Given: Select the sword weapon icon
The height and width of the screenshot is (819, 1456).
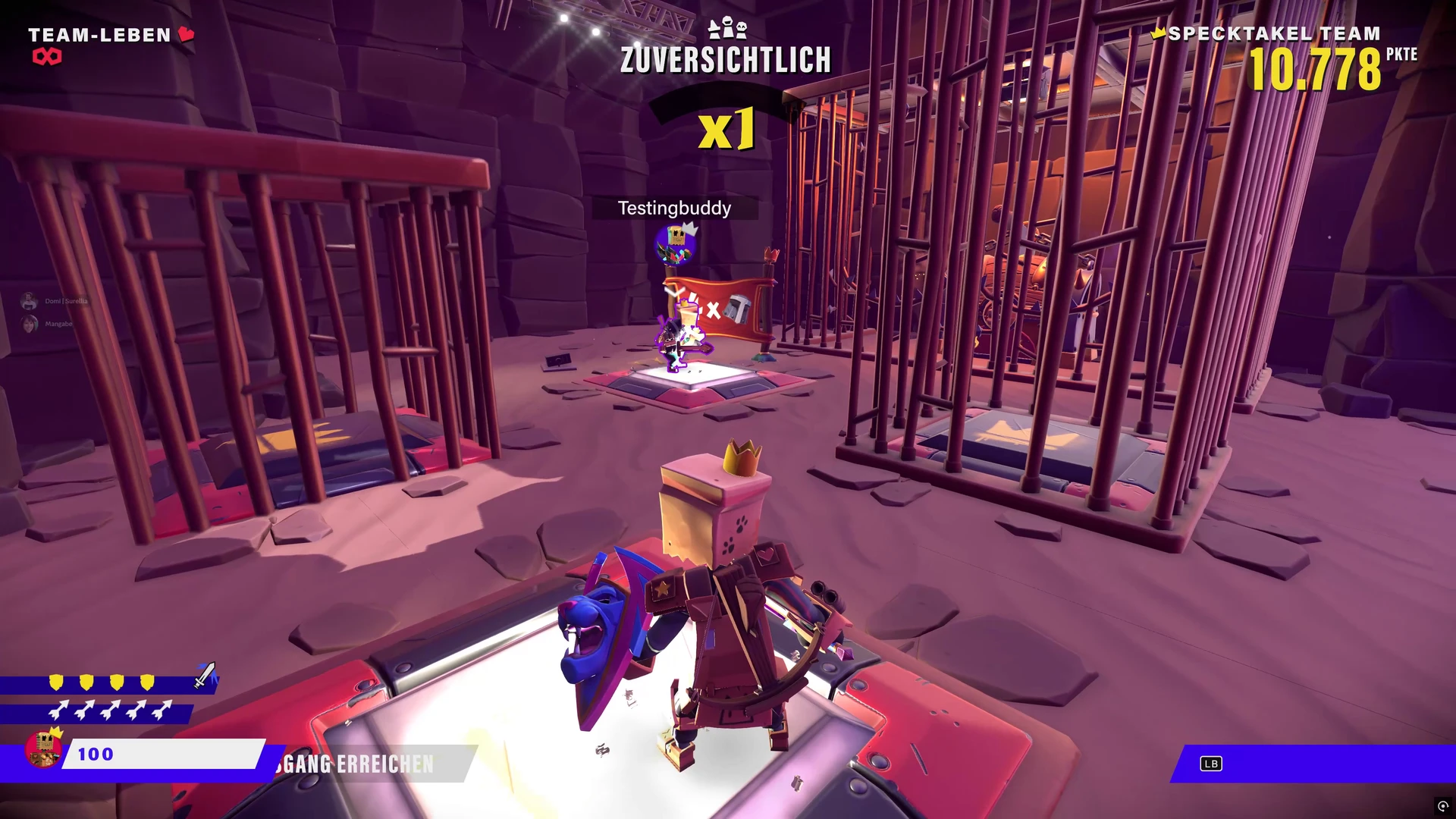Looking at the screenshot, I should coord(205,674).
